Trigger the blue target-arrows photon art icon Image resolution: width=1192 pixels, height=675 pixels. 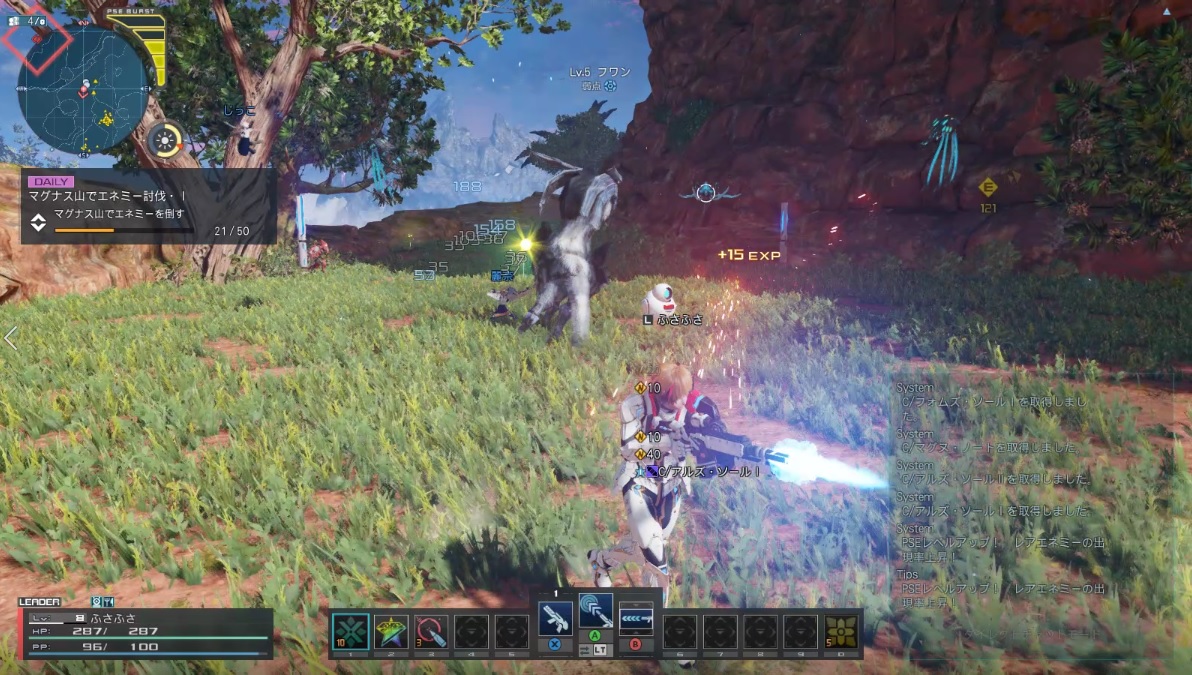[x=596, y=610]
